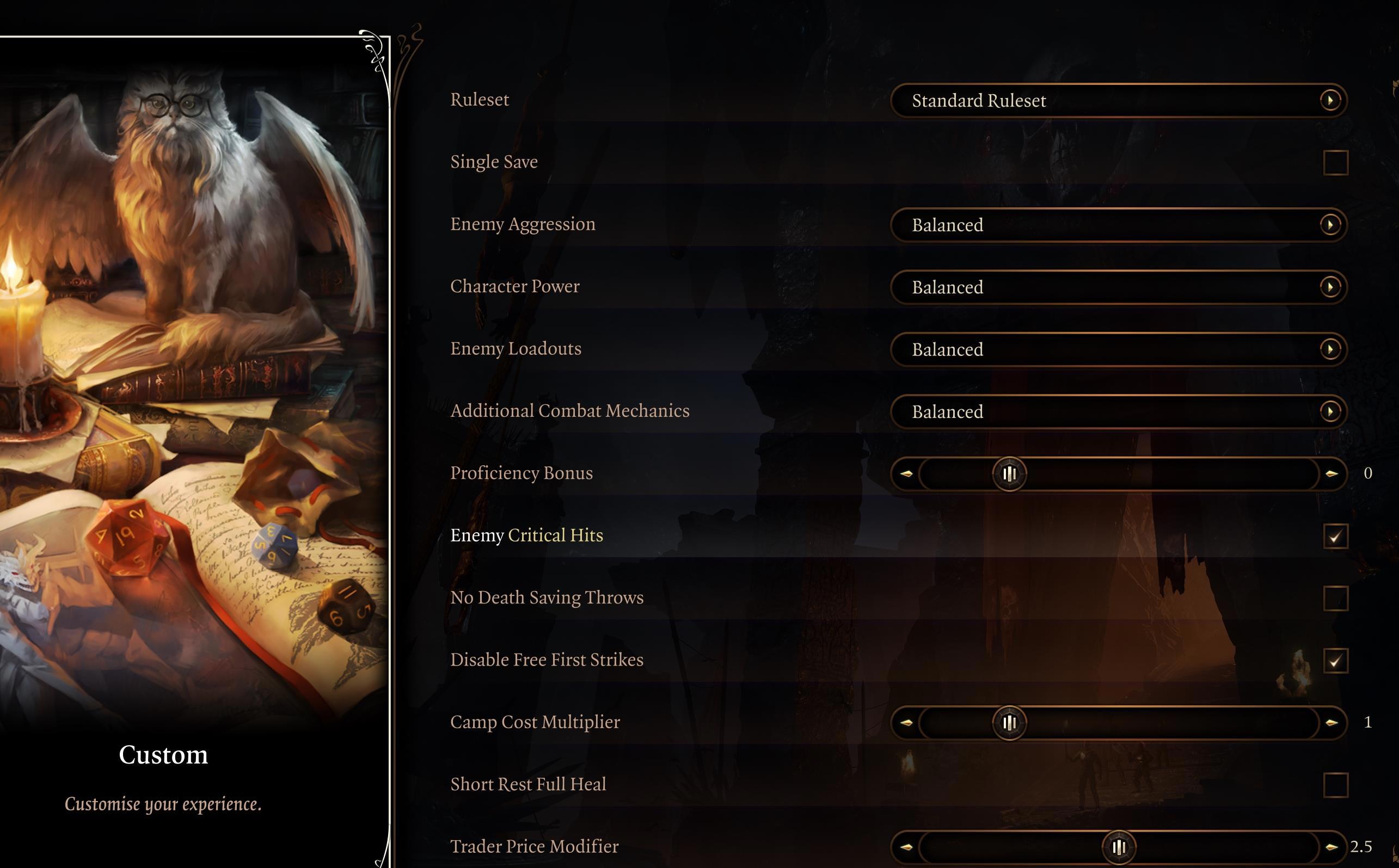Toggle Disable Free First Strikes checkbox

pos(1335,661)
